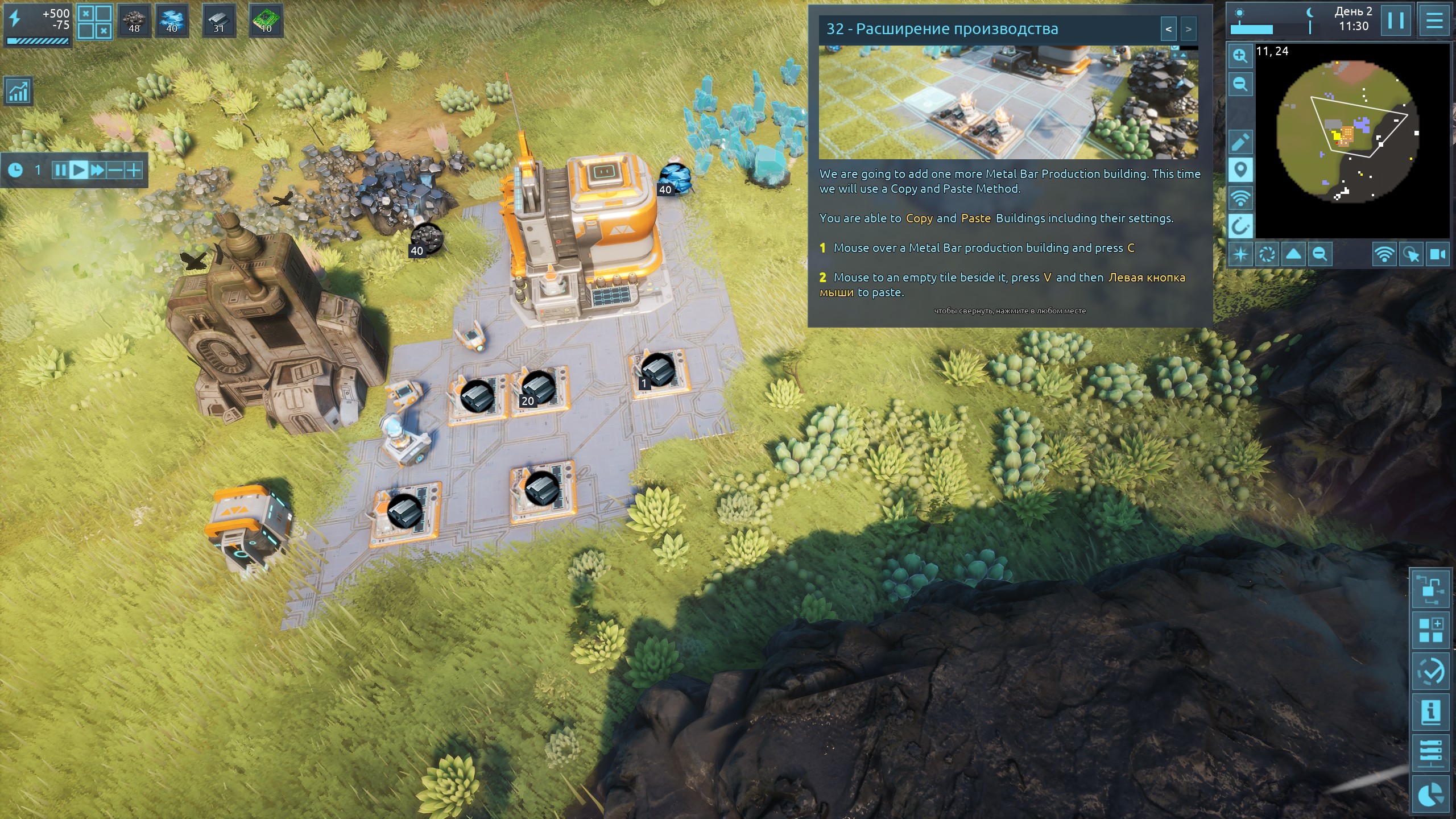
Task: Increase game speed with the plus button
Action: (x=134, y=169)
